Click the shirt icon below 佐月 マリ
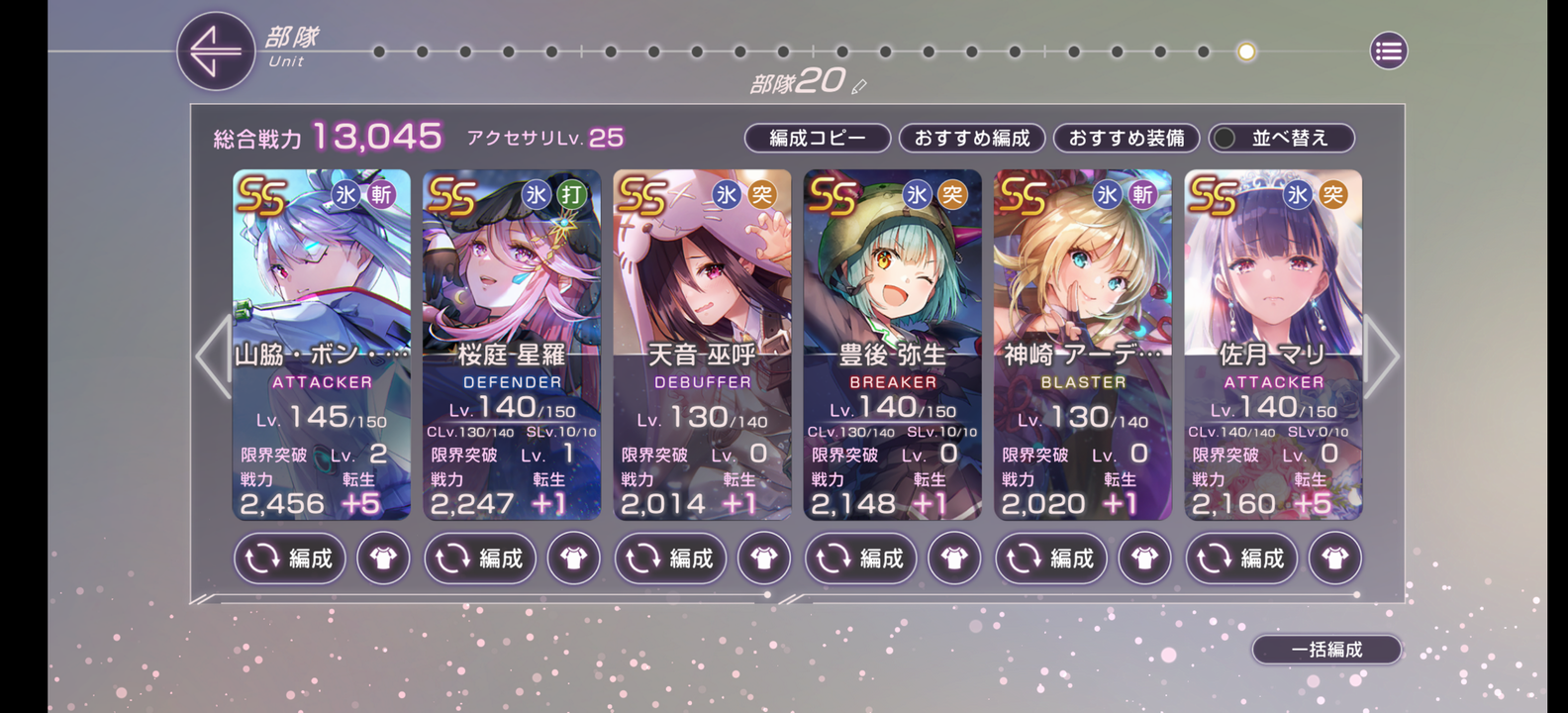 point(1334,558)
